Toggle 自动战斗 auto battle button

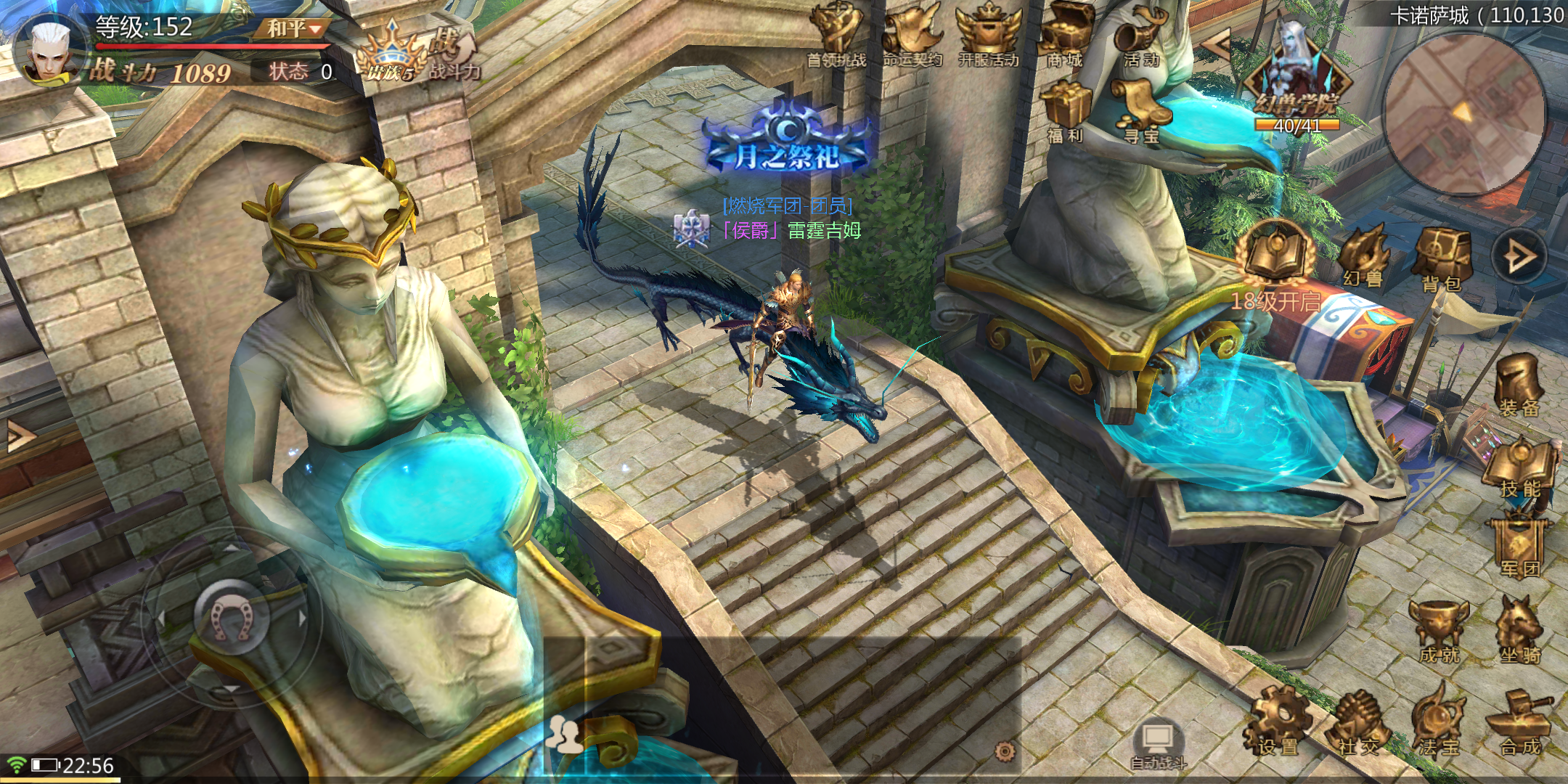coord(1159,744)
